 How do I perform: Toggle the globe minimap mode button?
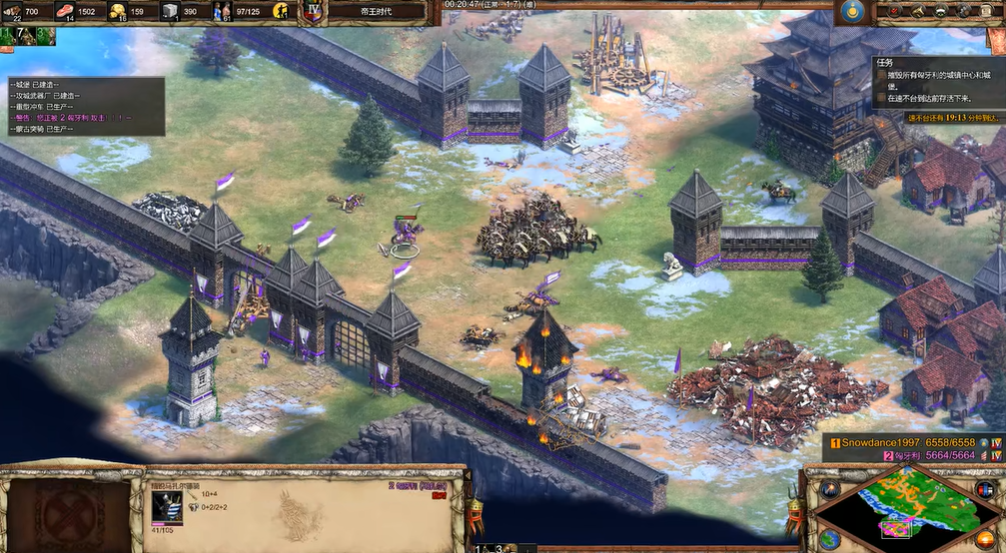click(x=829, y=538)
